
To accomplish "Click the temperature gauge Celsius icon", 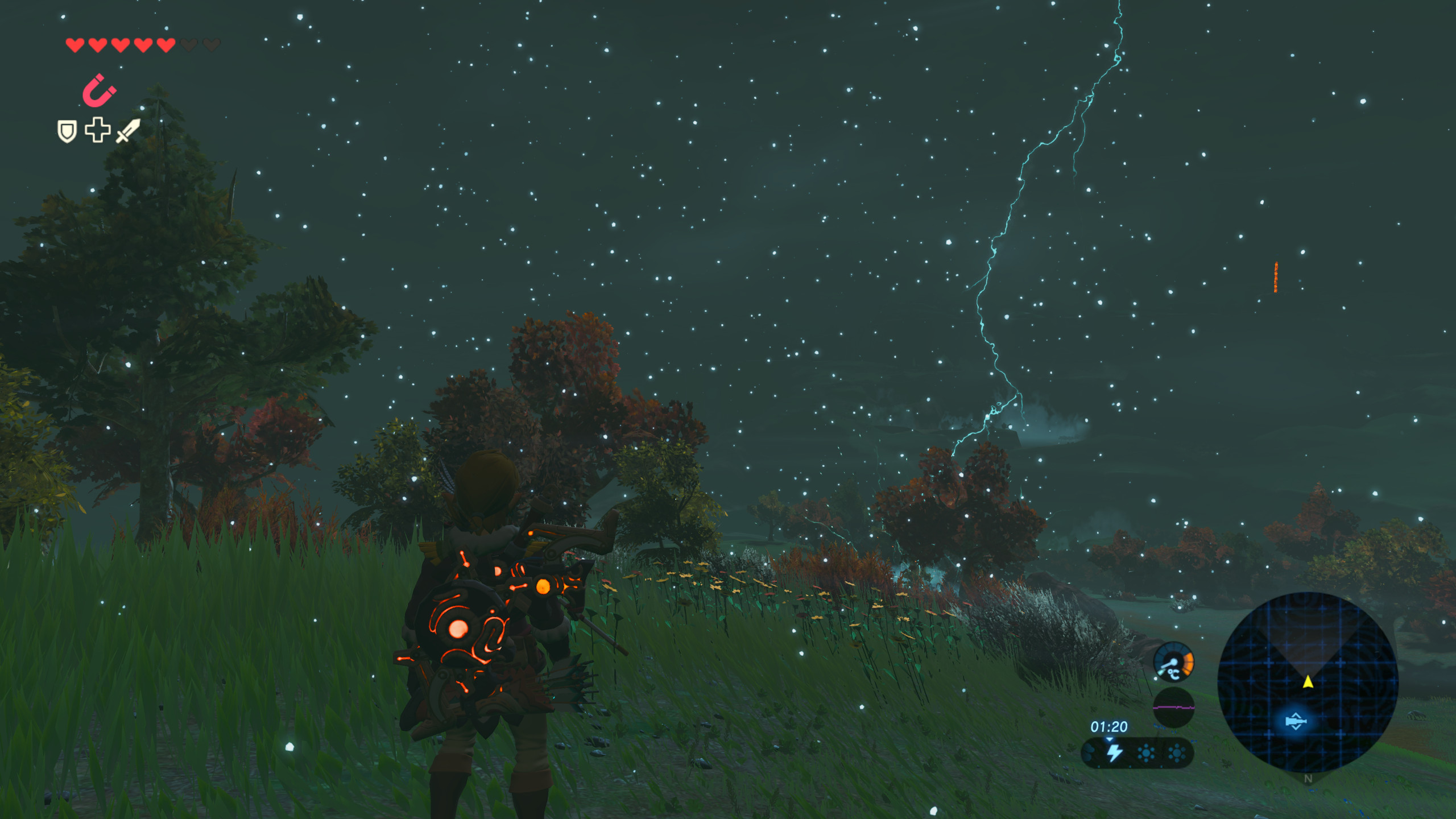I will click(1174, 674).
